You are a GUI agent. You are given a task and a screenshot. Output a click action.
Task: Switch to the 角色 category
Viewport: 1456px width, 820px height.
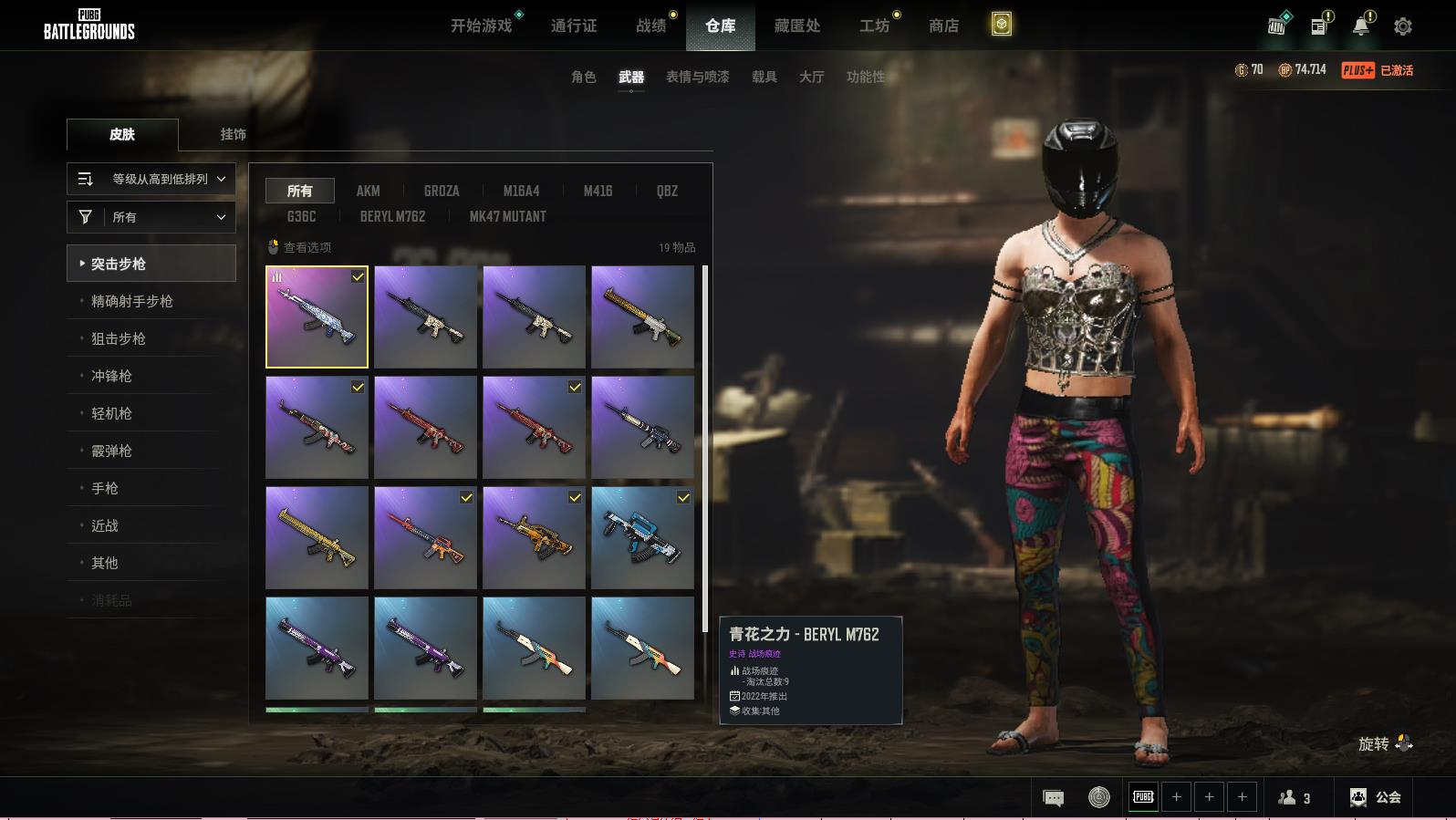[x=583, y=77]
